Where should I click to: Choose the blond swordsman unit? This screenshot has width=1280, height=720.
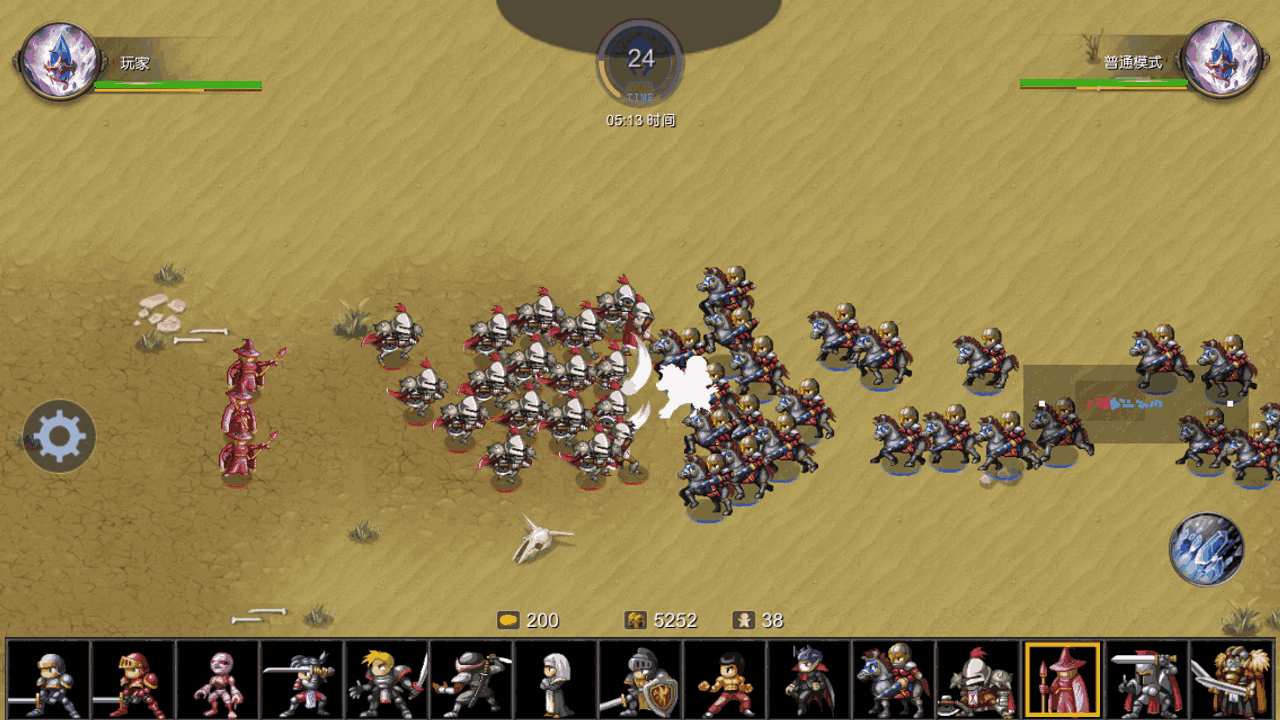pyautogui.click(x=387, y=681)
